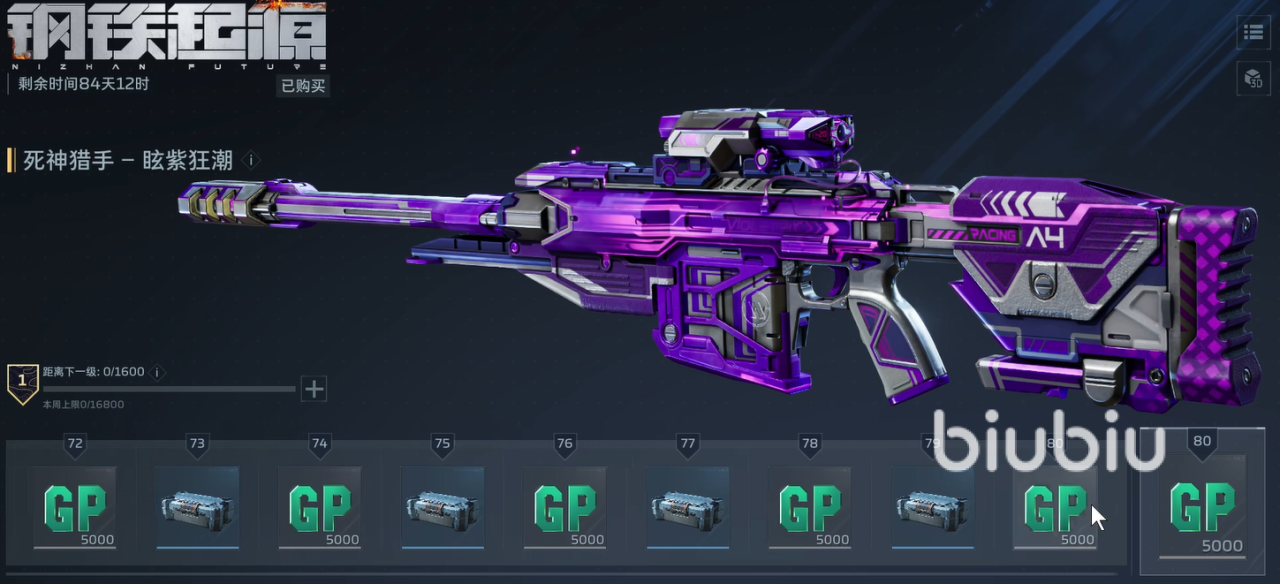This screenshot has height=584, width=1280.
Task: Click the plus button beside the level progress bar
Action: (x=314, y=388)
